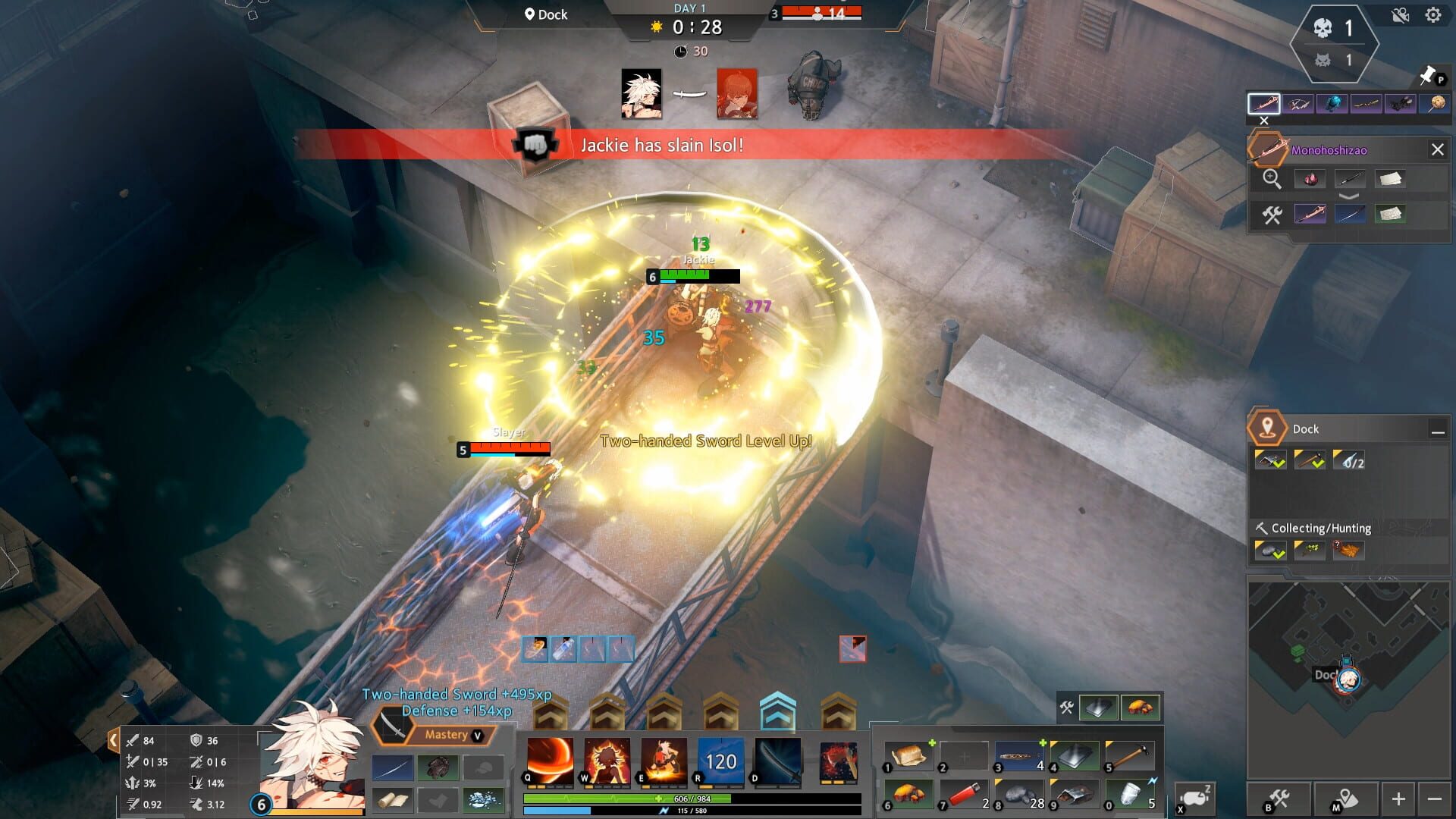Open recipe details with the magnifying glass icon
The image size is (1456, 819).
(1273, 179)
